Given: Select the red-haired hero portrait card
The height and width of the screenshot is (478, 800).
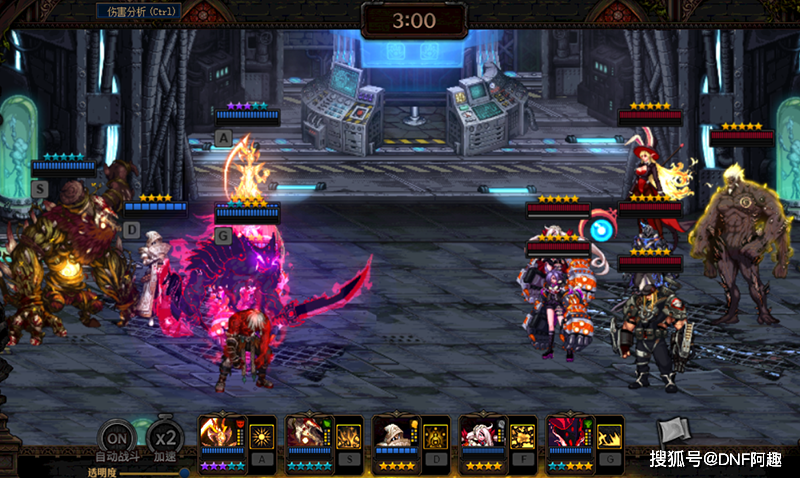Looking at the screenshot, I should [309, 434].
